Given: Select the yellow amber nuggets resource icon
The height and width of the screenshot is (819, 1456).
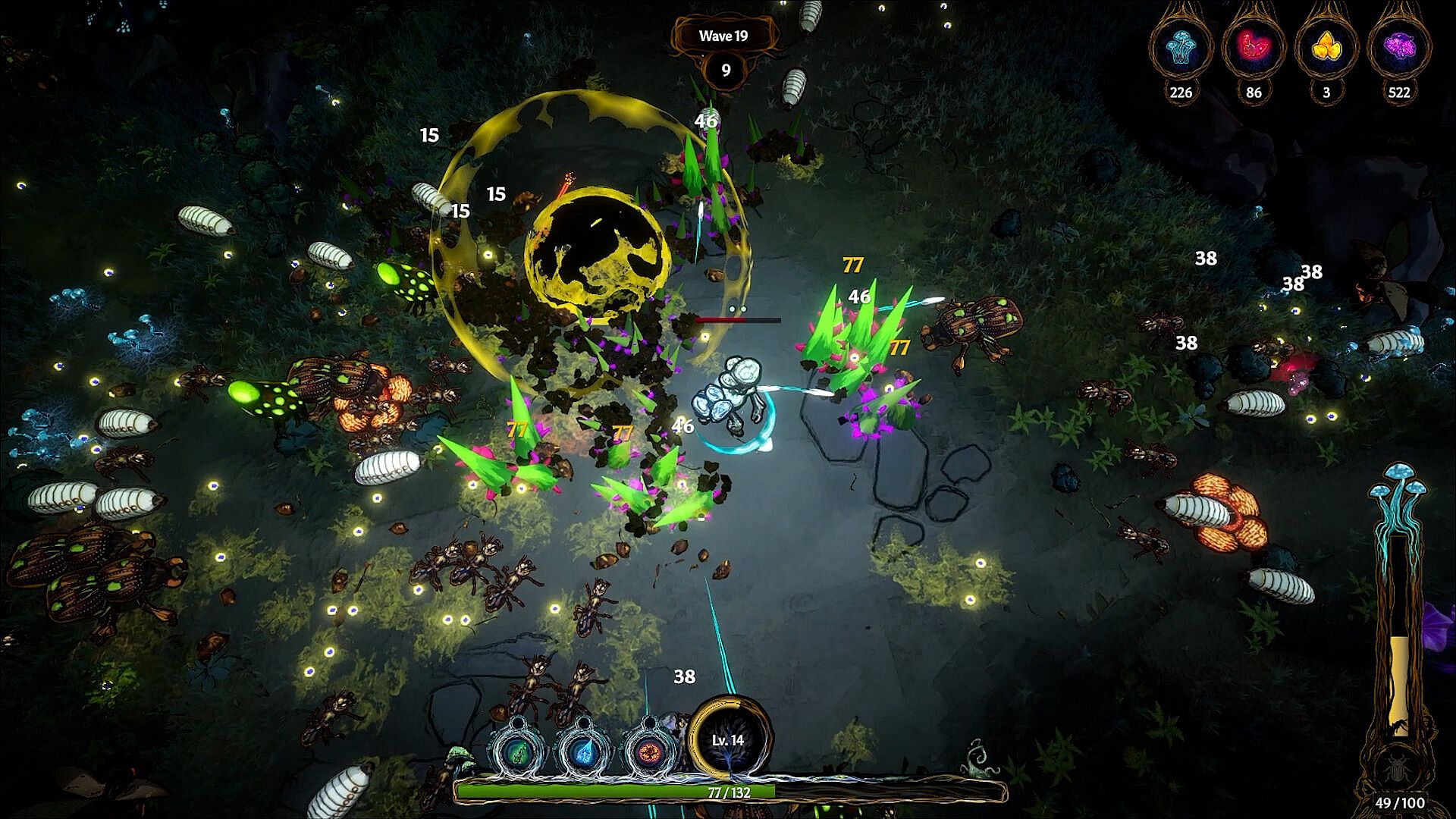Looking at the screenshot, I should tap(1326, 48).
